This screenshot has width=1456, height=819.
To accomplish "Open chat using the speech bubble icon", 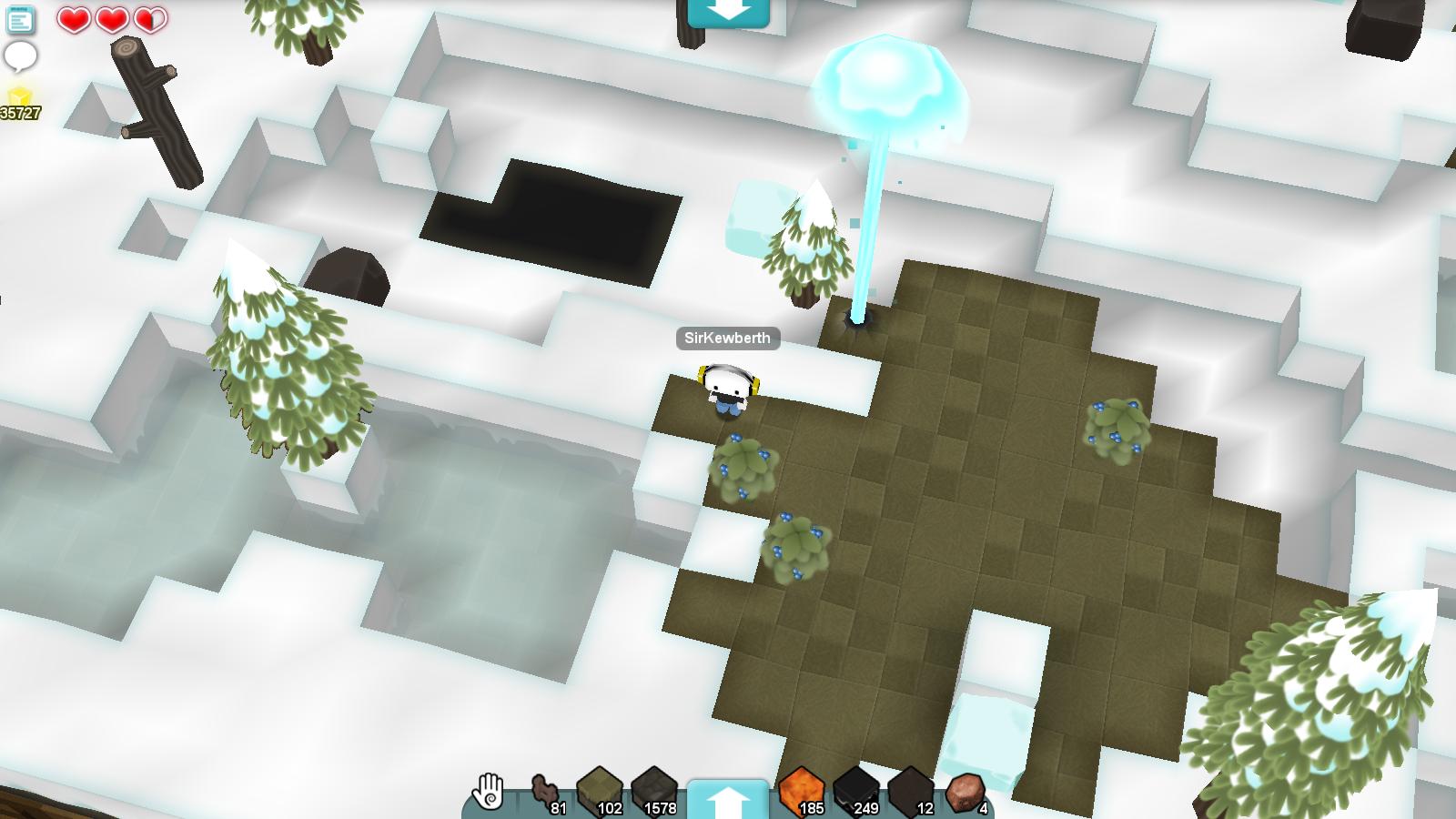I will (20, 58).
